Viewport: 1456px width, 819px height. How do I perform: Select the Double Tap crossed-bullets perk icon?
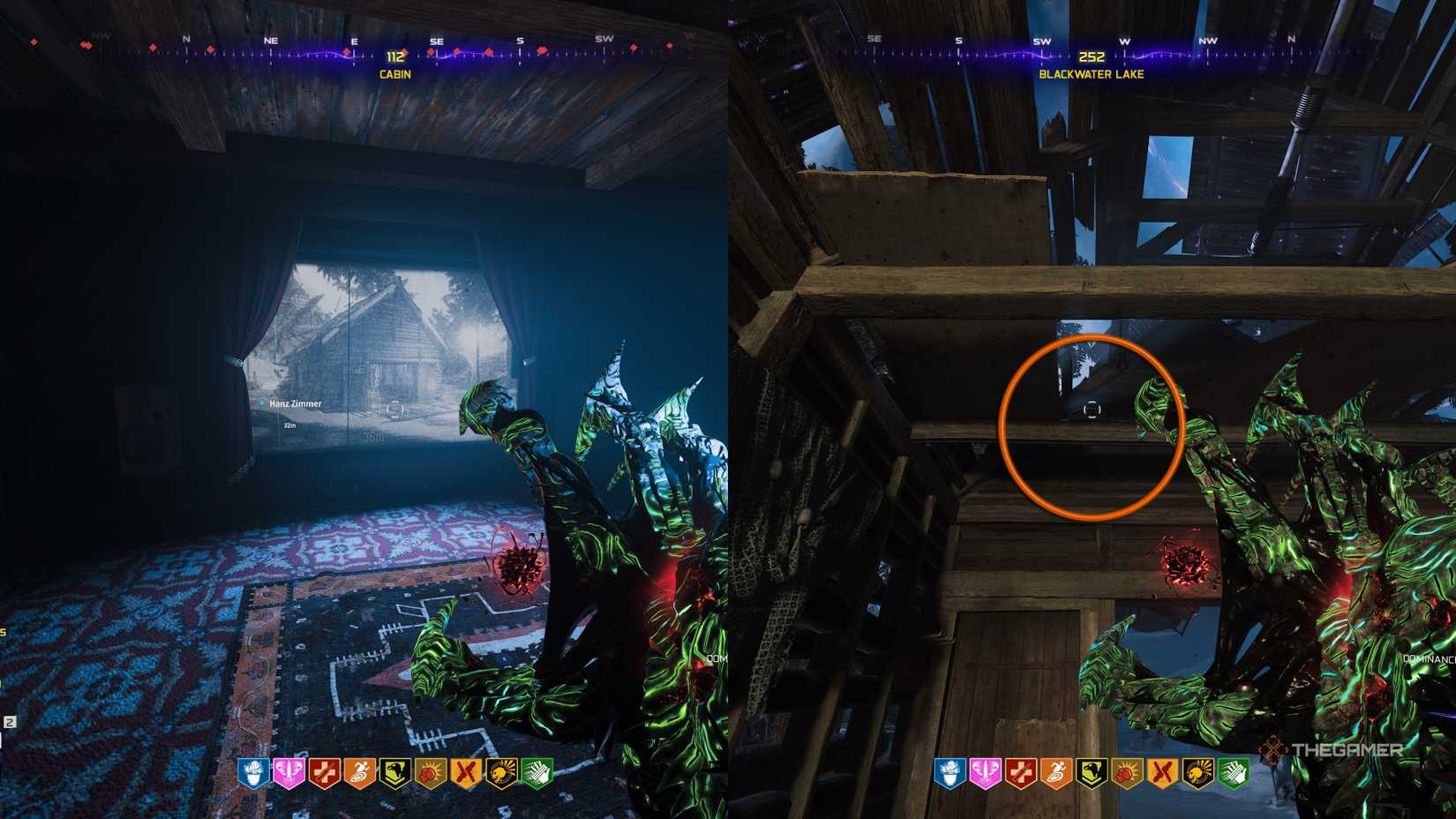468,772
